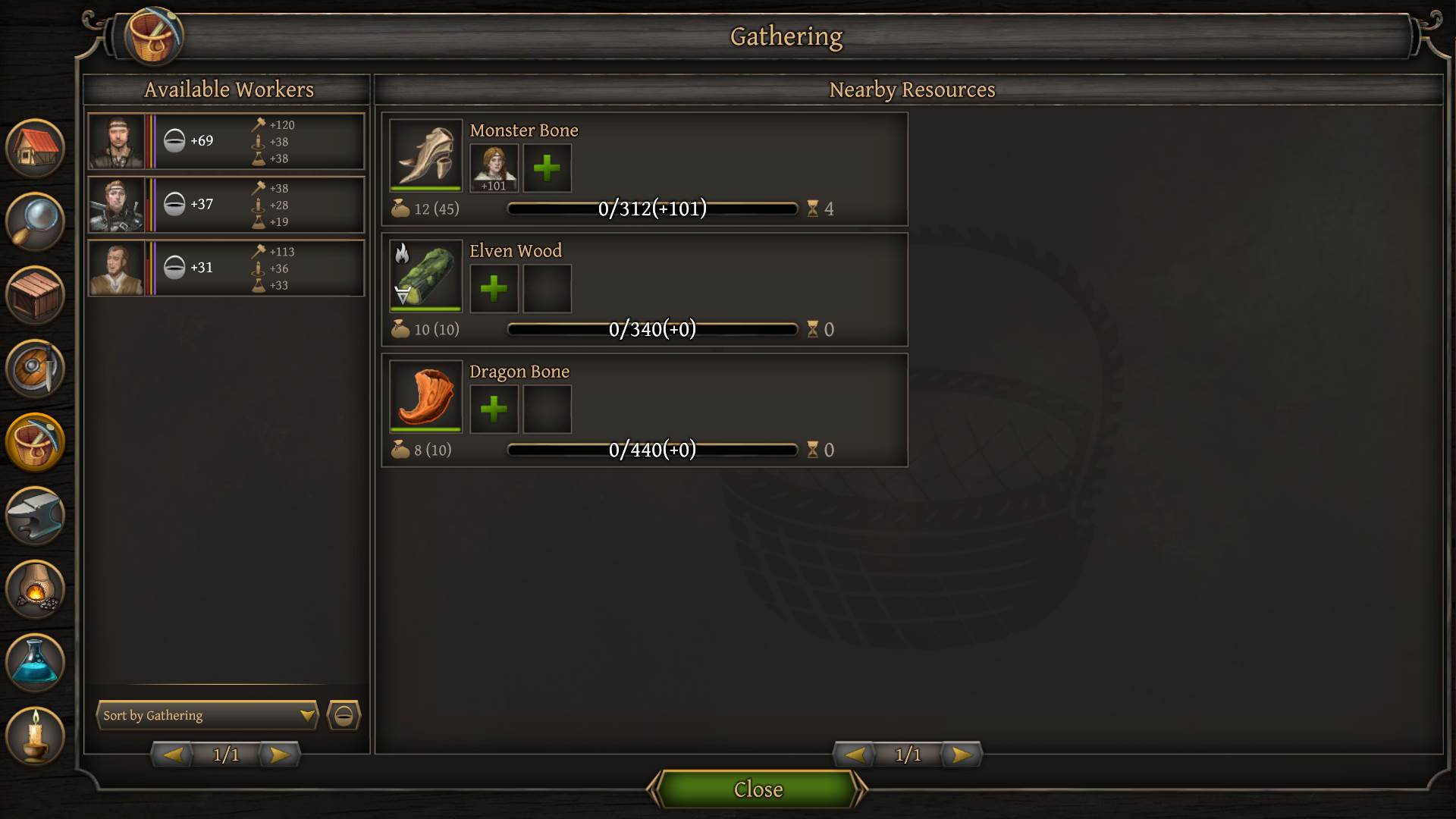Click the Monster Bone resource icon
Screen dimensions: 1456x819
[425, 155]
